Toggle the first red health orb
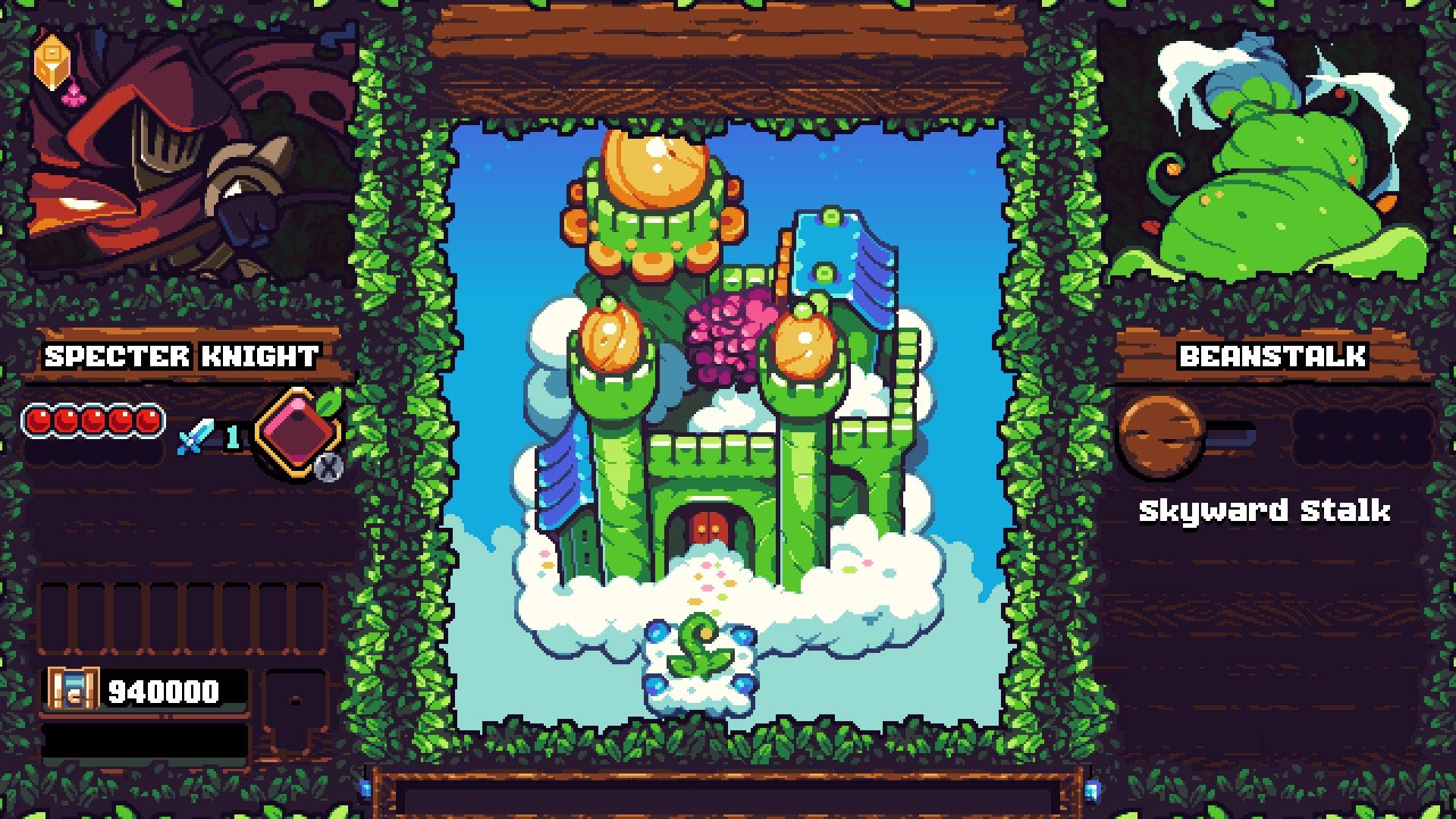Viewport: 1456px width, 819px height. pos(38,417)
